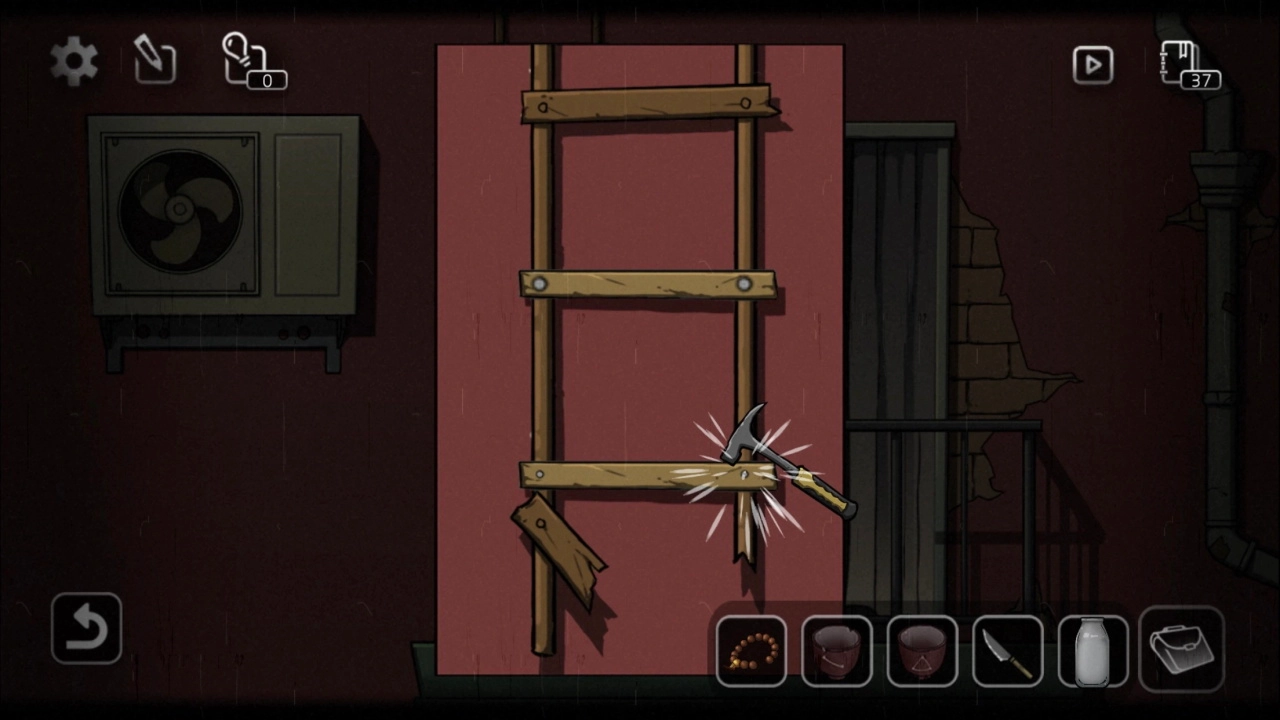Go back with the return arrow

pyautogui.click(x=86, y=628)
